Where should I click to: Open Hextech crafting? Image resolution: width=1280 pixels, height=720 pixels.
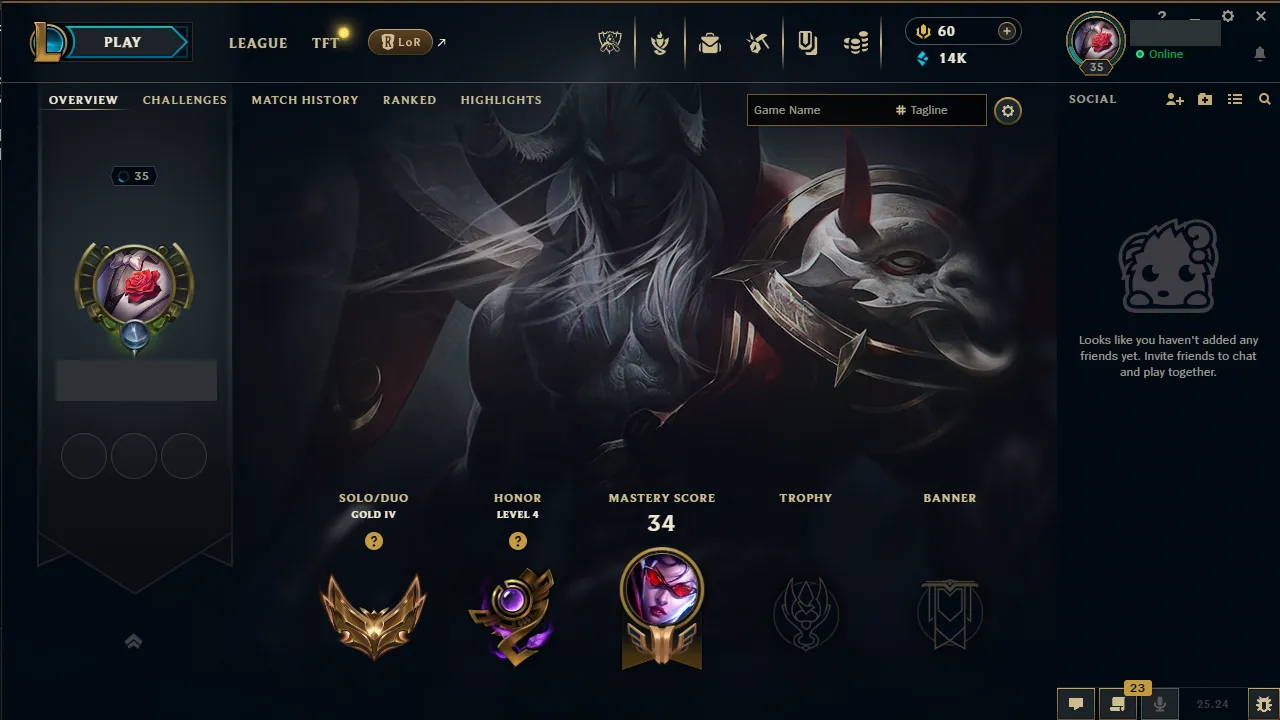pyautogui.click(x=757, y=42)
